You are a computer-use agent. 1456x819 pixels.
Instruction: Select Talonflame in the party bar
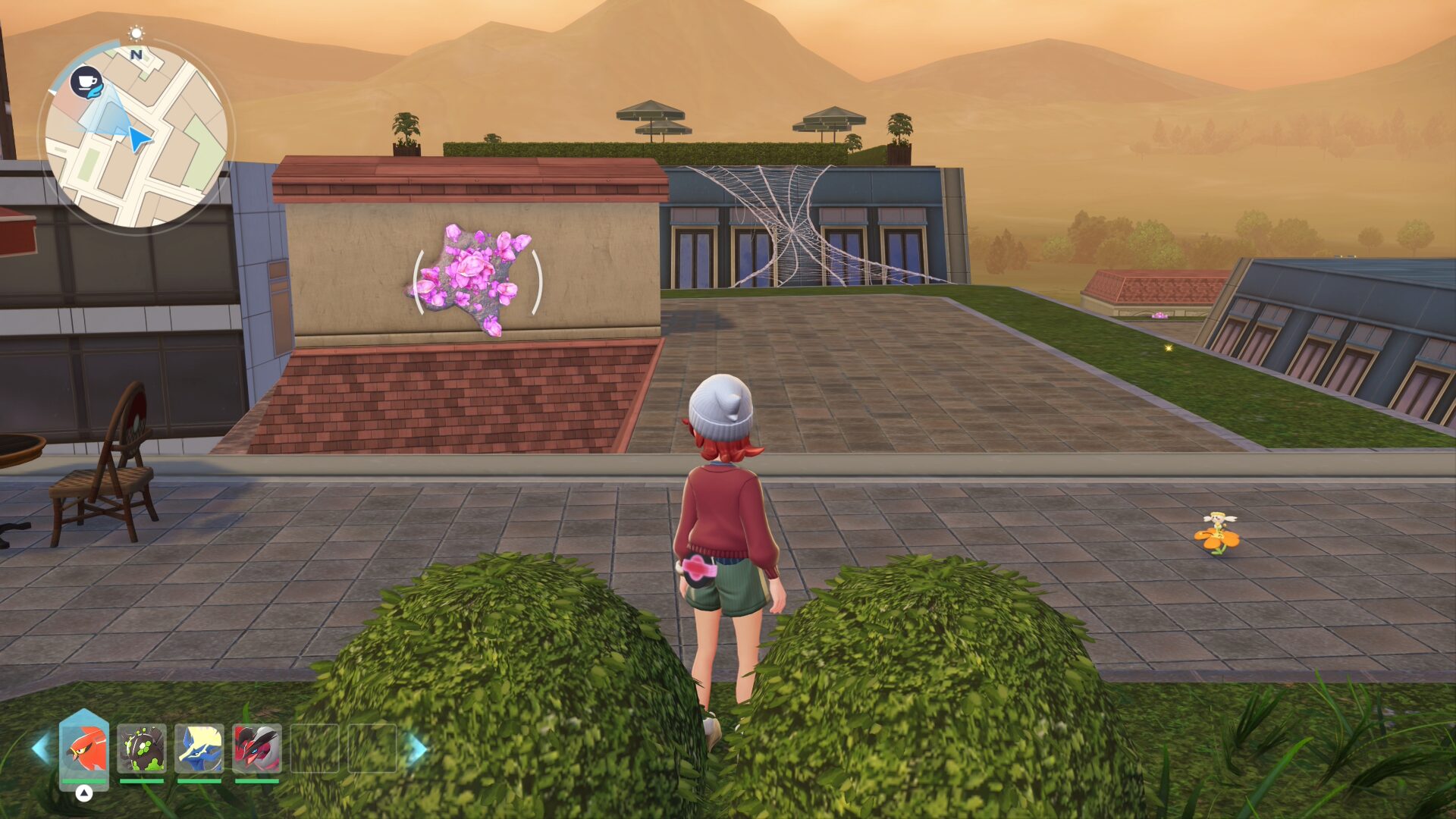pyautogui.click(x=84, y=748)
